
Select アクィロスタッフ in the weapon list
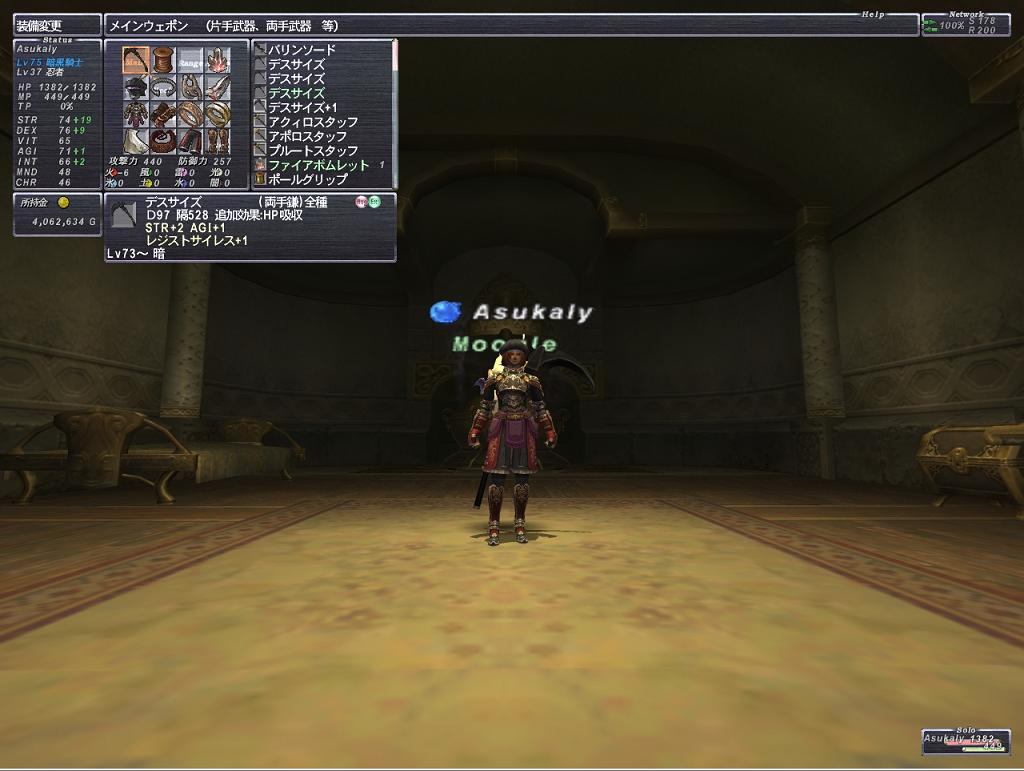tap(312, 122)
